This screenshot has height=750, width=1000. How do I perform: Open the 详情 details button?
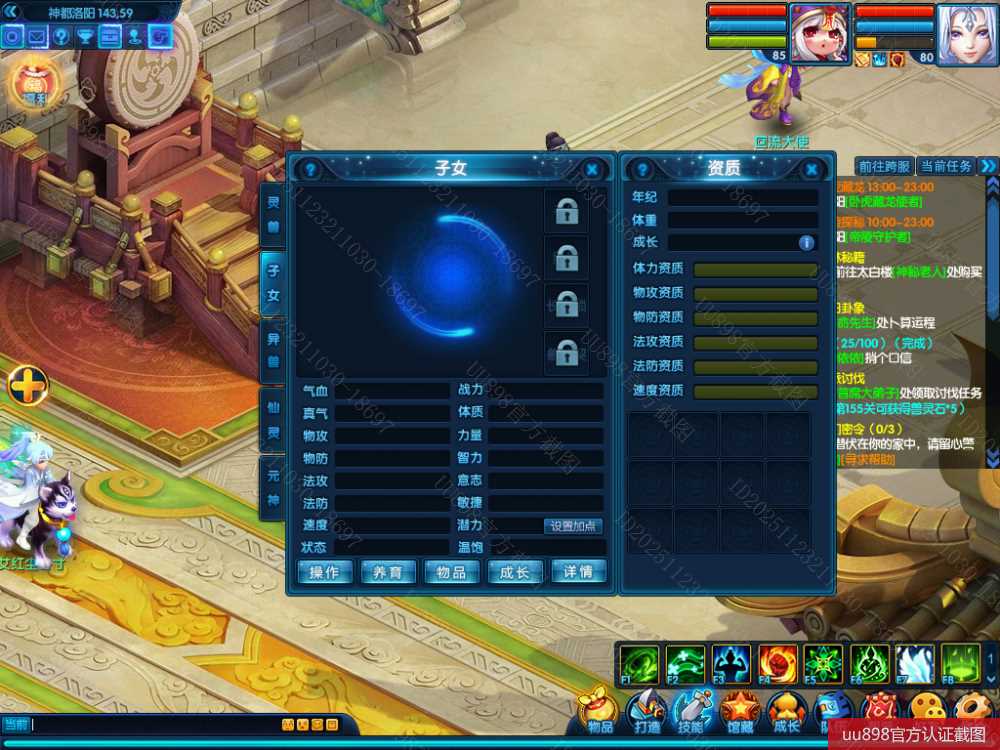(x=579, y=572)
